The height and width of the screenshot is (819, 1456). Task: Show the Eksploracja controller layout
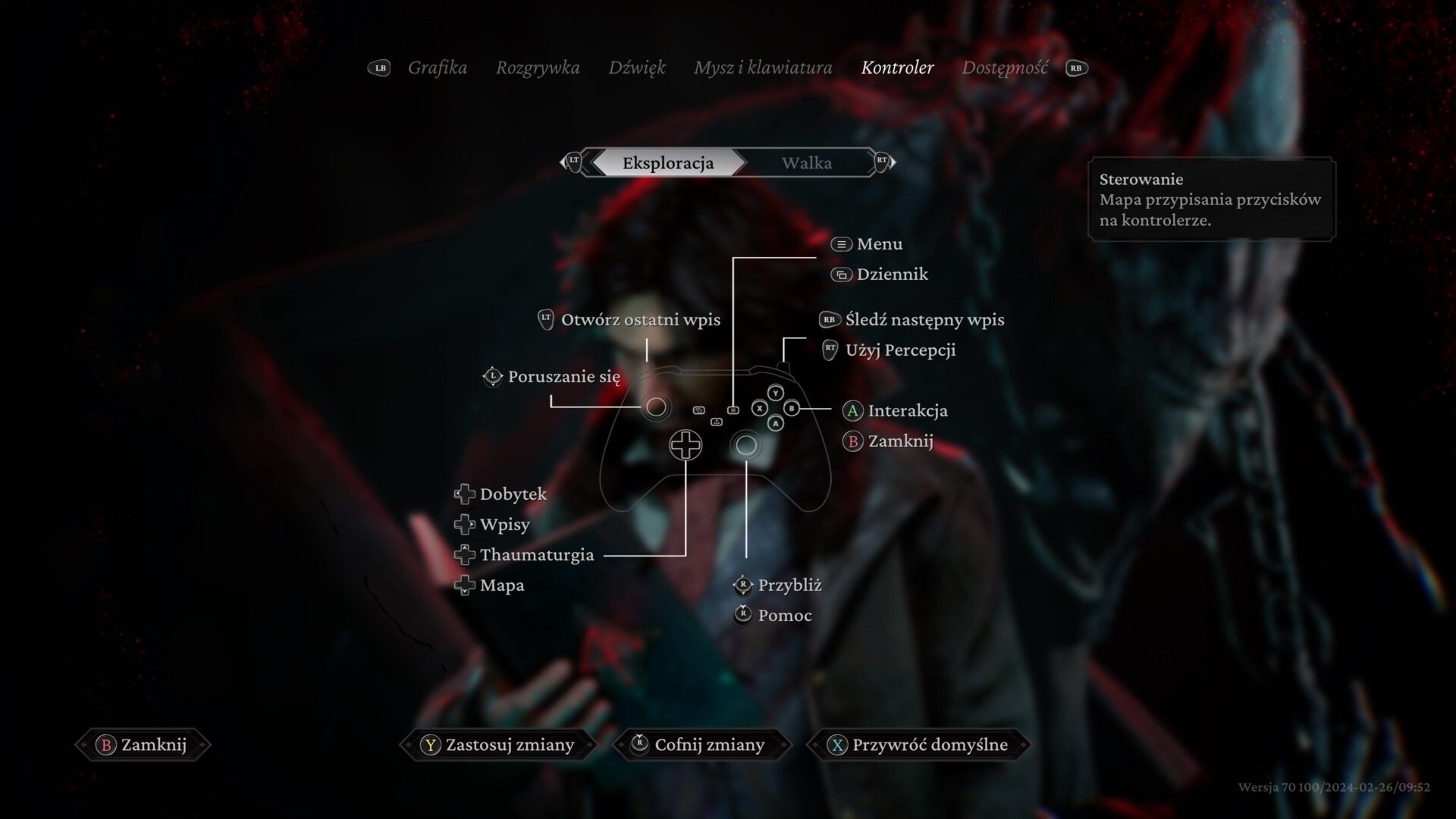point(667,163)
